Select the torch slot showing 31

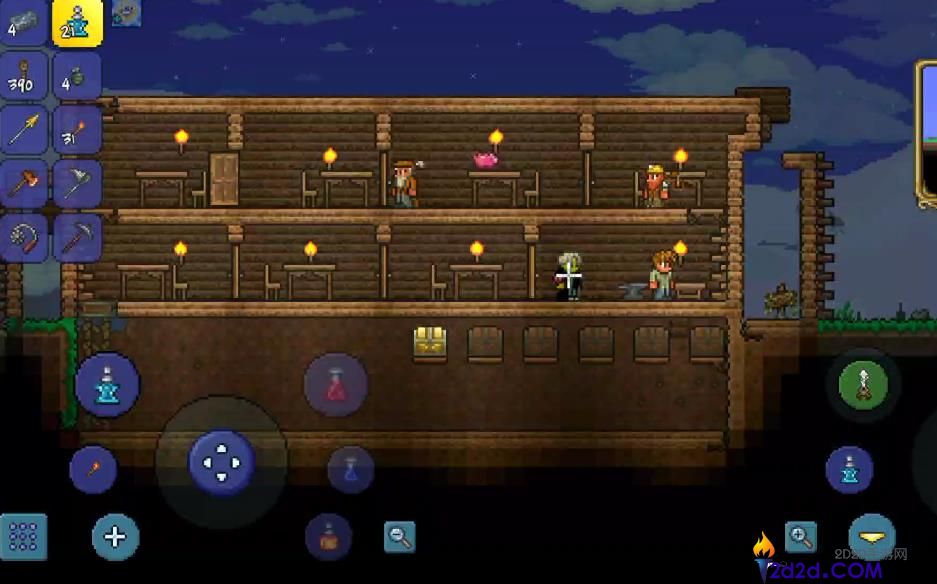click(x=77, y=129)
